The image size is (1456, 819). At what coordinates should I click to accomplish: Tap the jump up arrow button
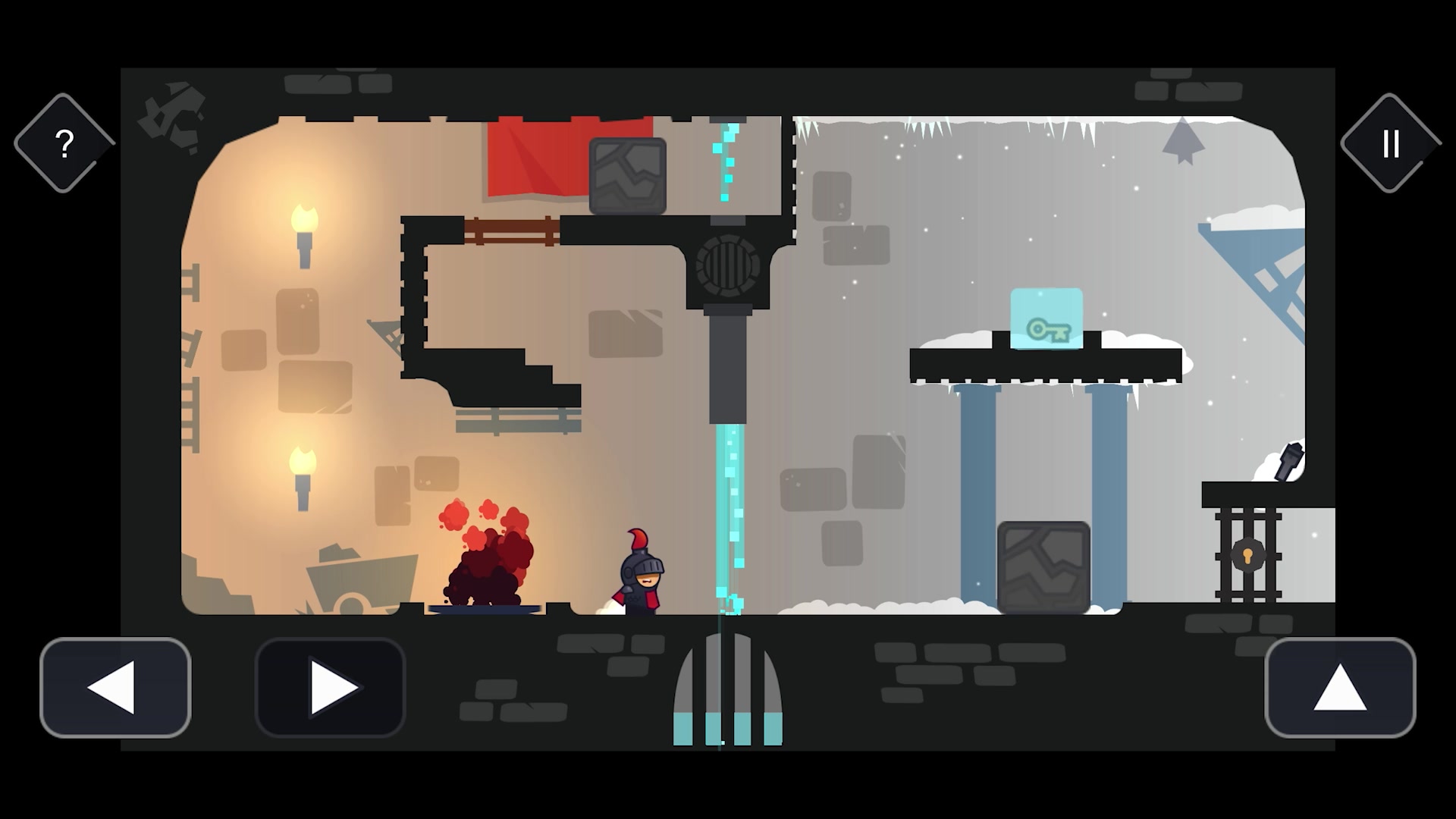1340,687
